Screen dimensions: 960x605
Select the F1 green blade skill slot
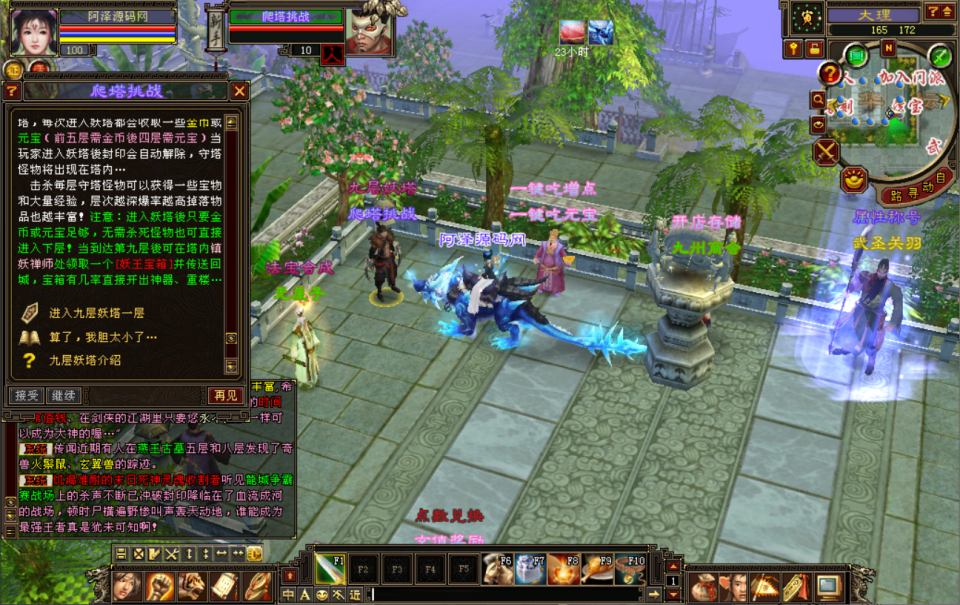pos(331,568)
